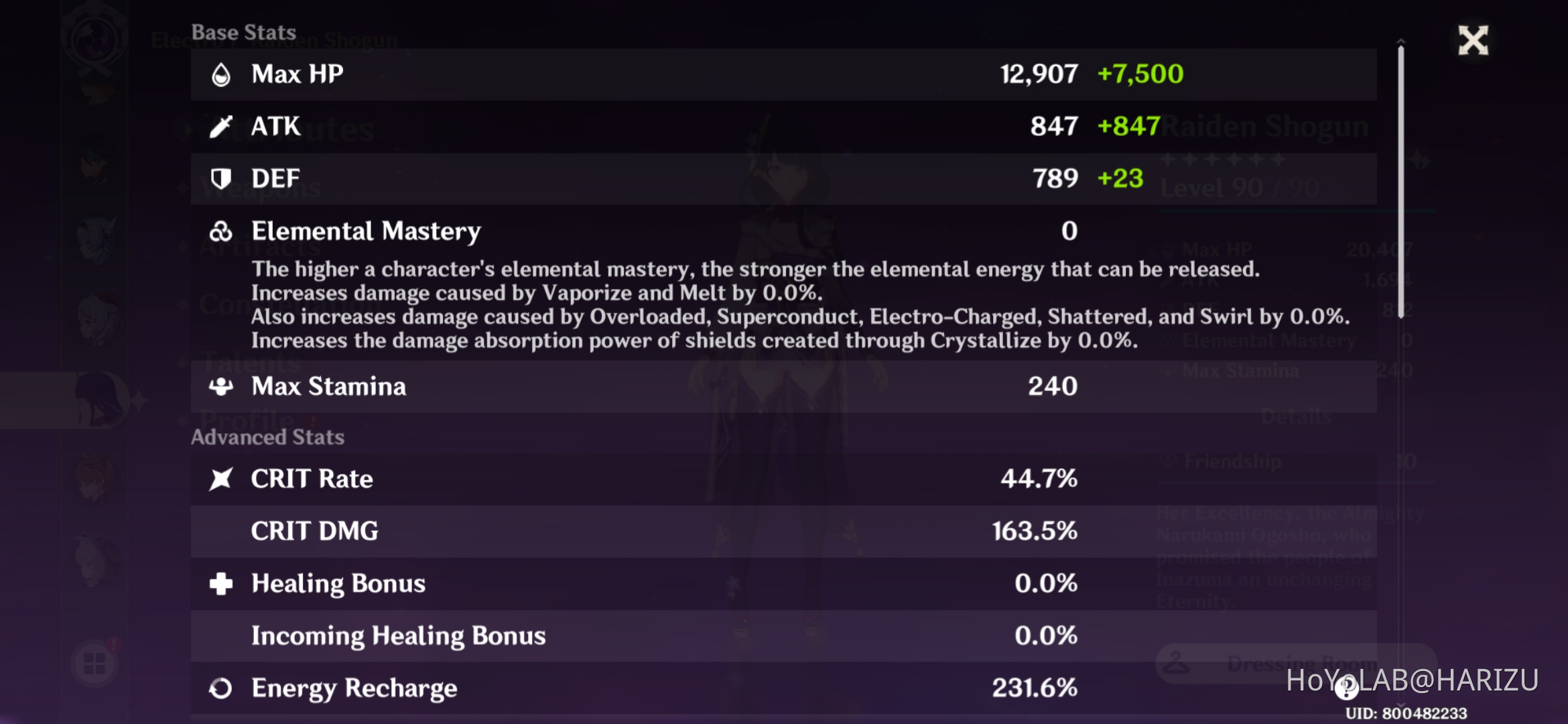Click the Elemental Mastery rings icon
Viewport: 1568px width, 724px height.
tap(221, 231)
